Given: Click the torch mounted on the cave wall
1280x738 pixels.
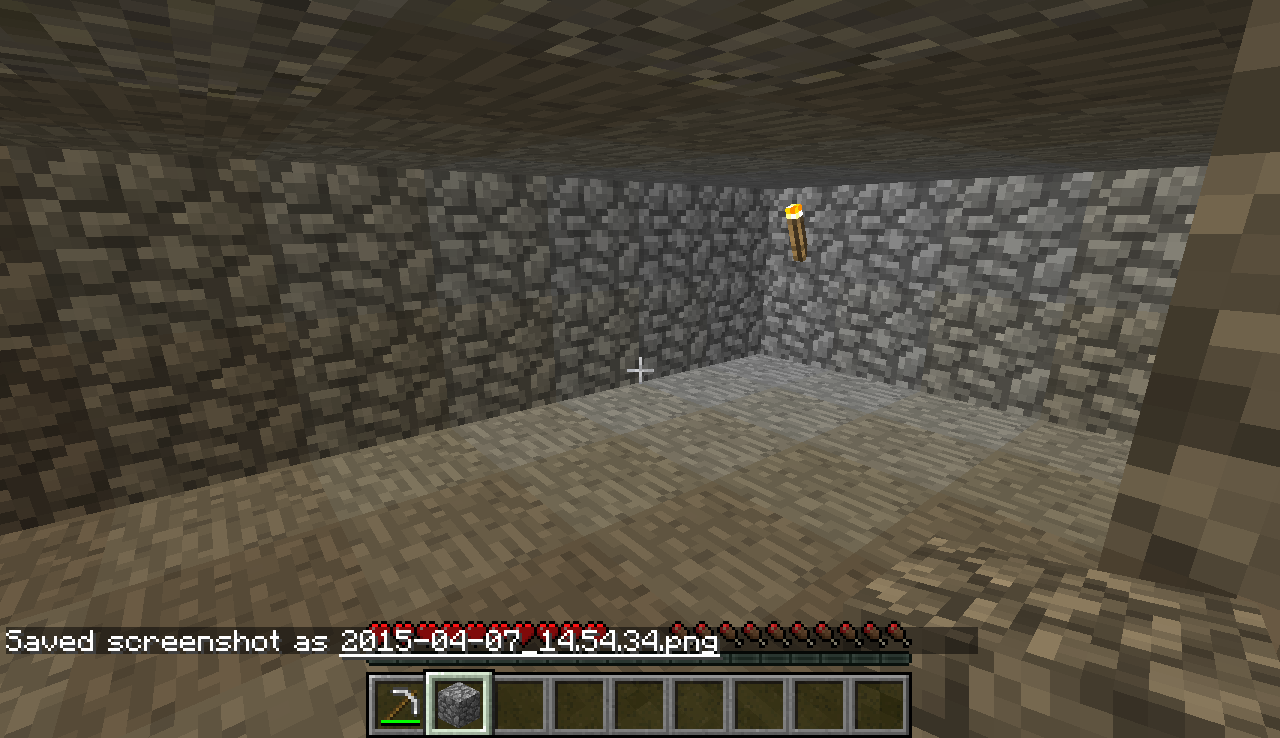Looking at the screenshot, I should point(797,230).
